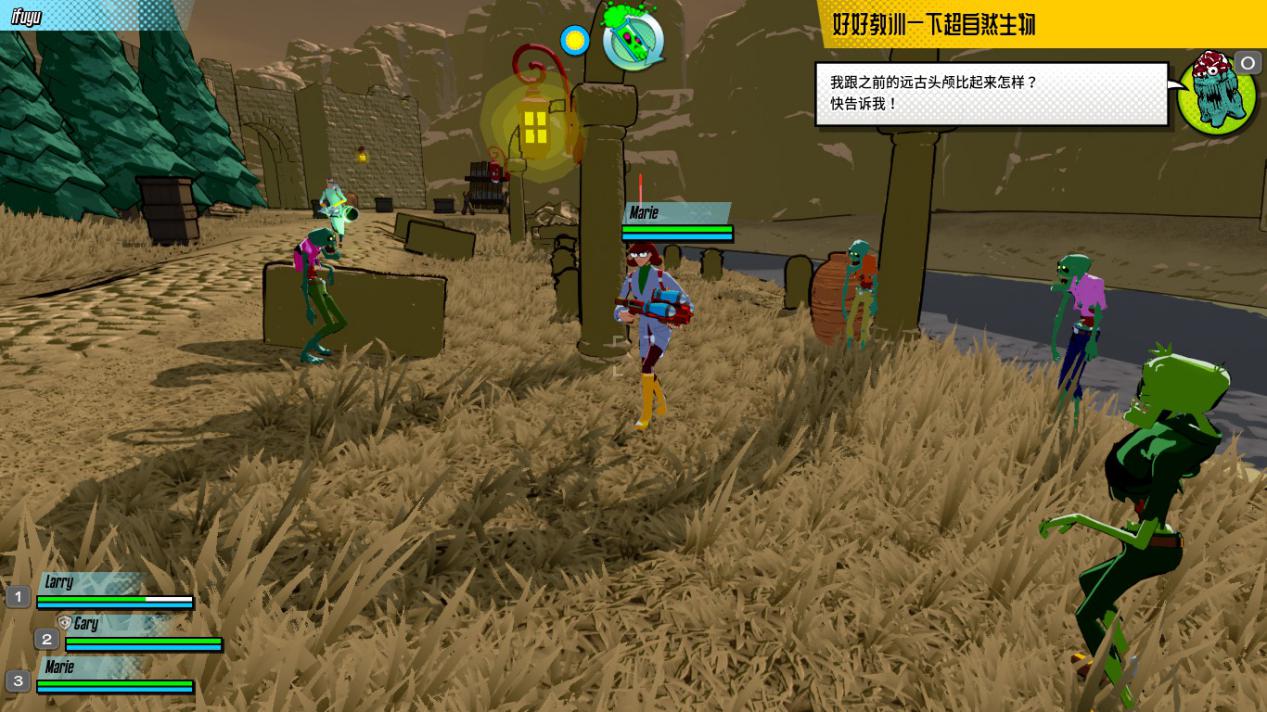Screen dimensions: 1267x712
Task: Click the monster's dialogue speech box
Action: [991, 94]
